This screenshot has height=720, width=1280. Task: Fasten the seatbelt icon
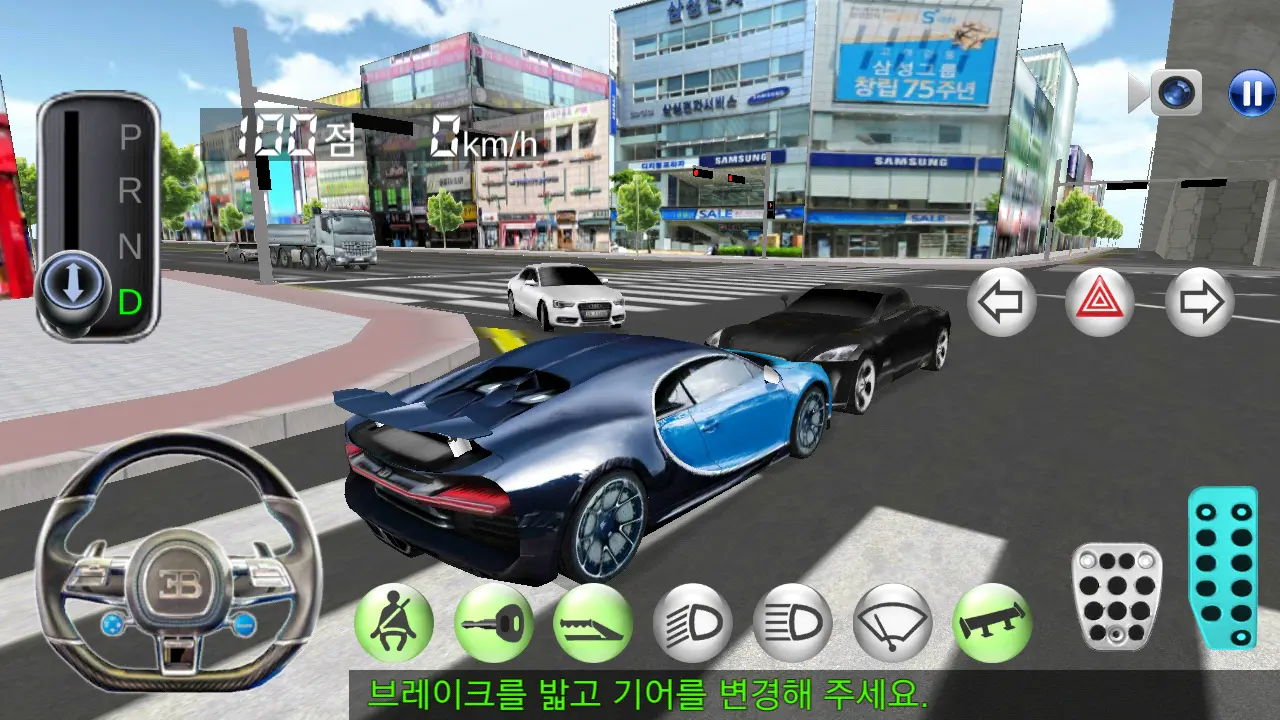pyautogui.click(x=394, y=622)
